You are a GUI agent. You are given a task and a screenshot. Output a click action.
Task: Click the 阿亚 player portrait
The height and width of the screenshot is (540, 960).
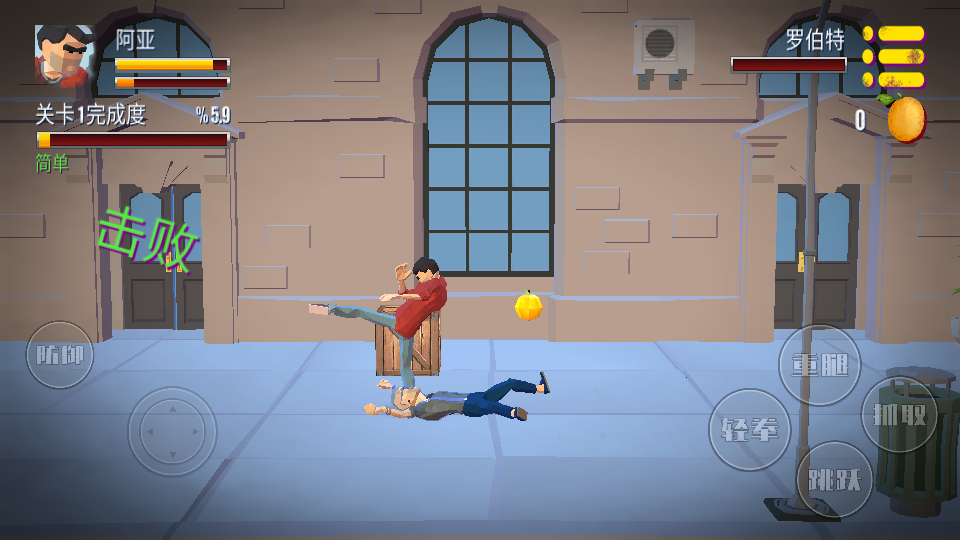click(65, 54)
